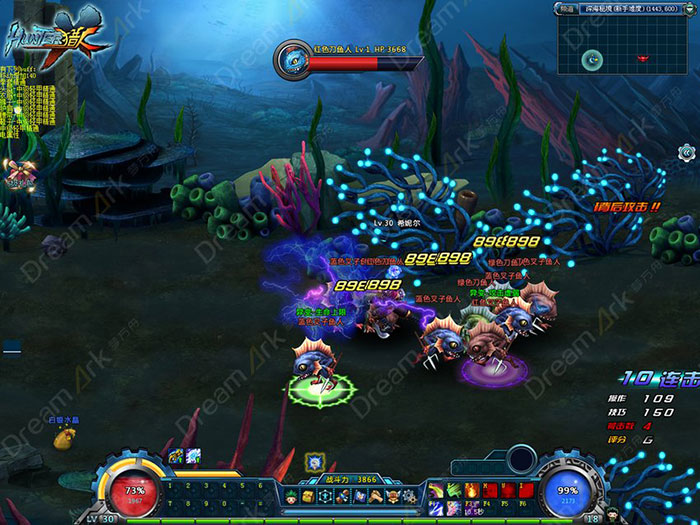Open the gear settings menu icon
The height and width of the screenshot is (525, 700).
411,496
